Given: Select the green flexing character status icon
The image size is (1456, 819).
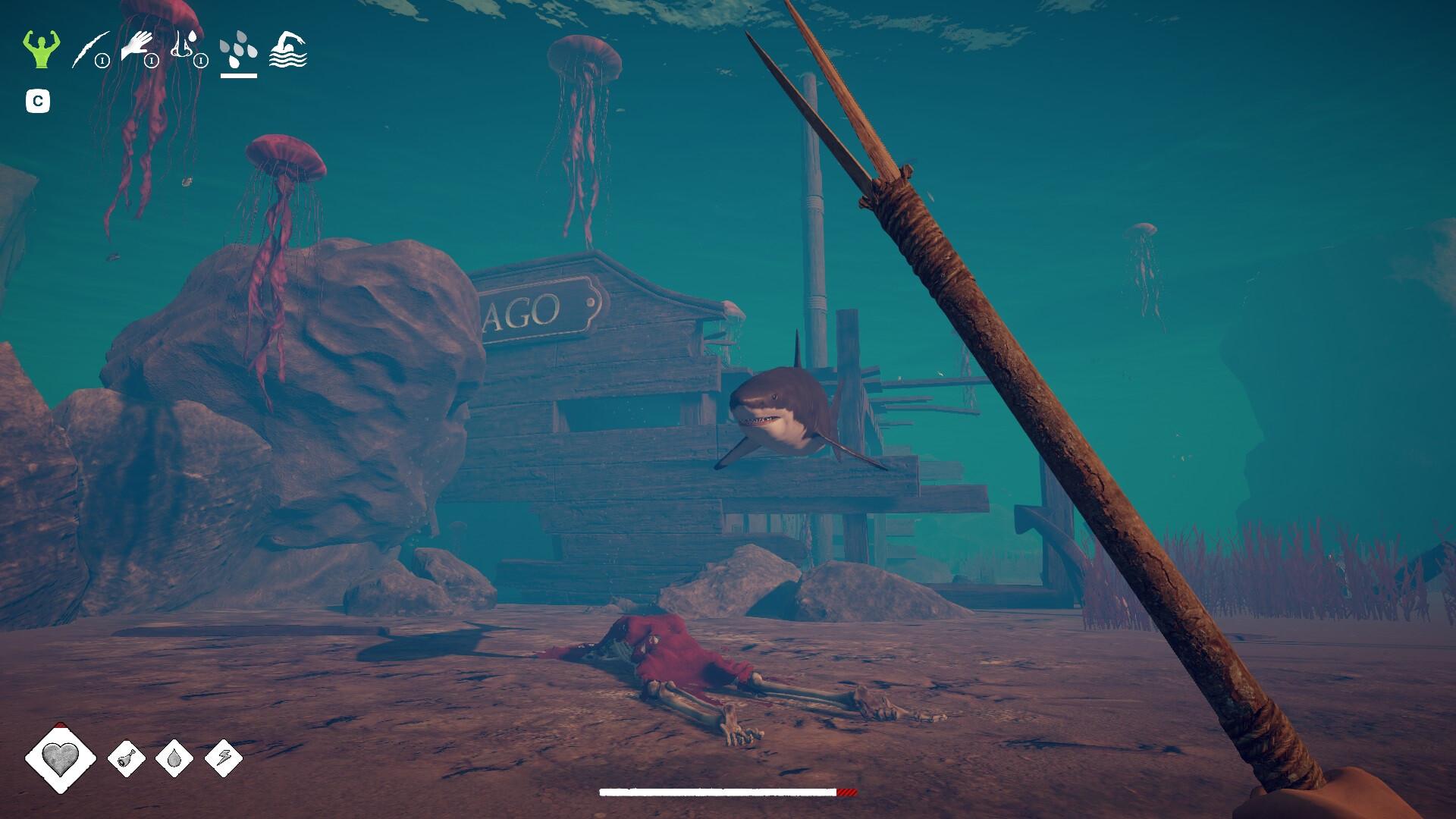Looking at the screenshot, I should point(42,50).
